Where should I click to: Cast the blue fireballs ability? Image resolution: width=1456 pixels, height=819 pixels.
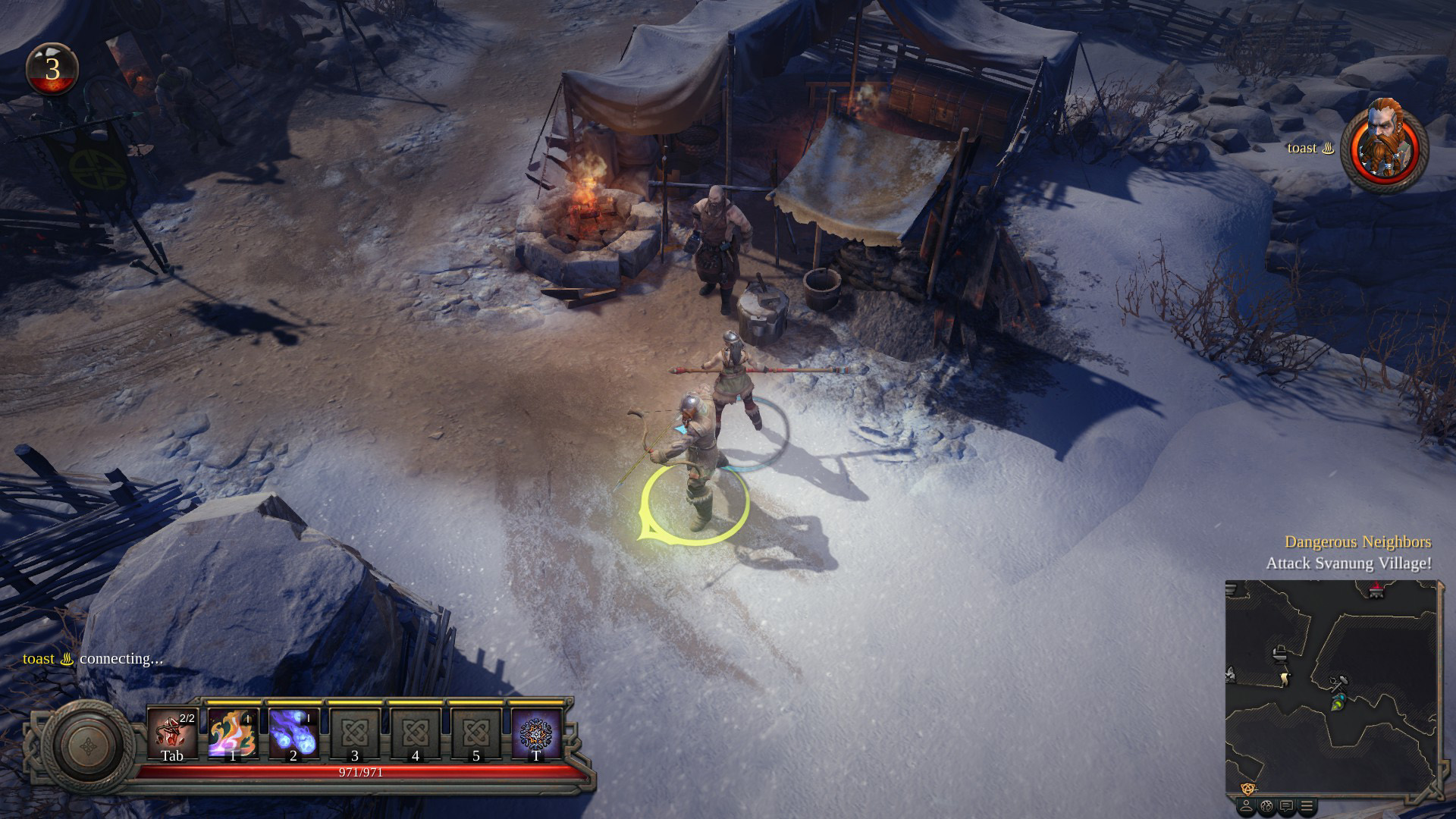pos(293,734)
